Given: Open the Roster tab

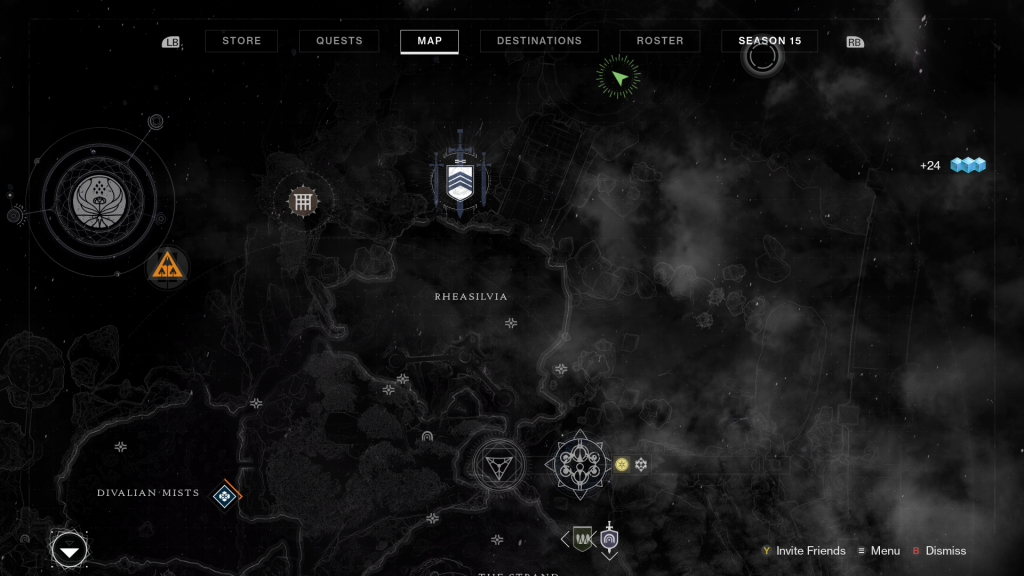Looking at the screenshot, I should point(660,41).
